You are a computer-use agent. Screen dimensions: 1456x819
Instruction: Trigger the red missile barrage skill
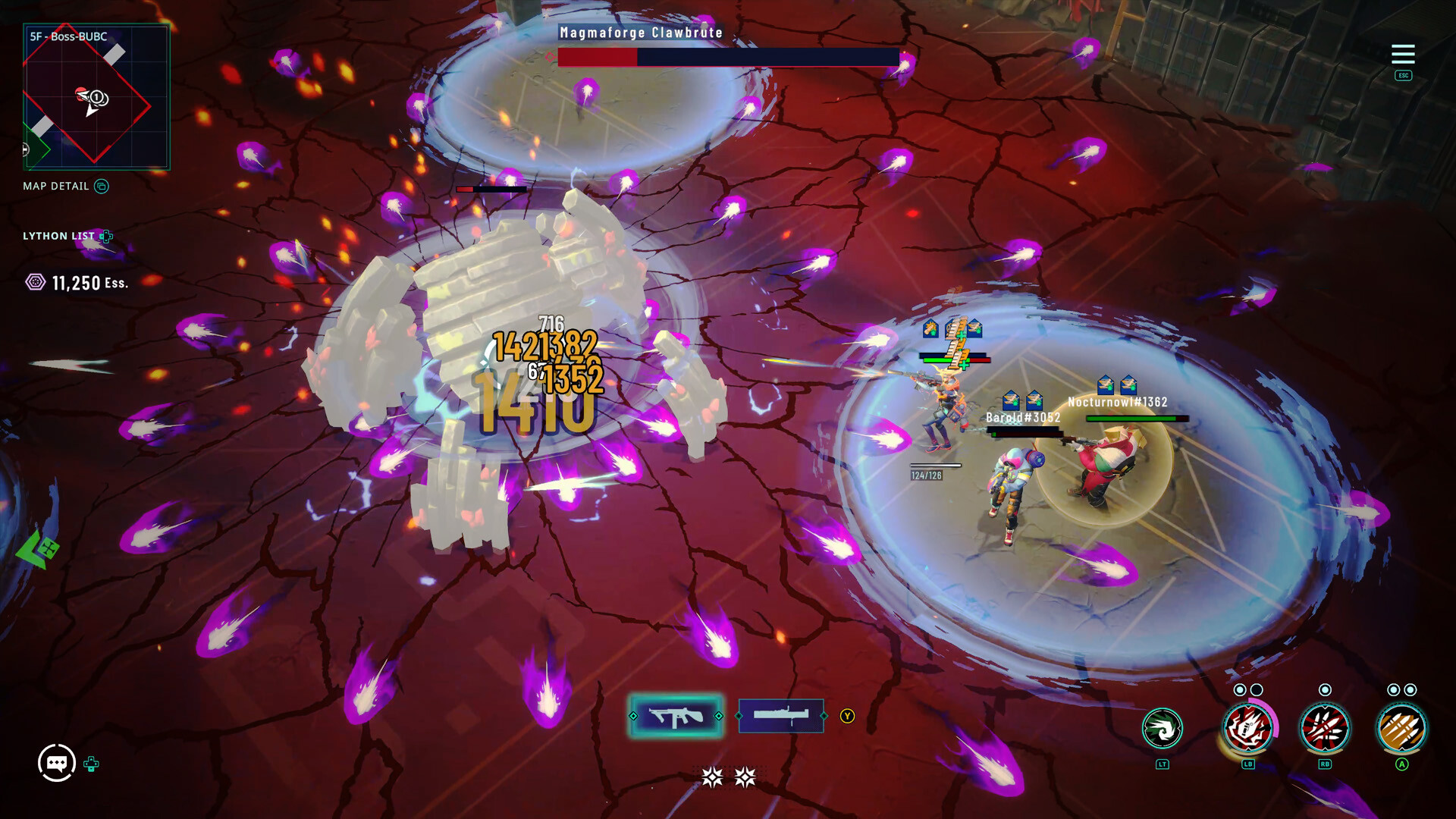click(1324, 729)
